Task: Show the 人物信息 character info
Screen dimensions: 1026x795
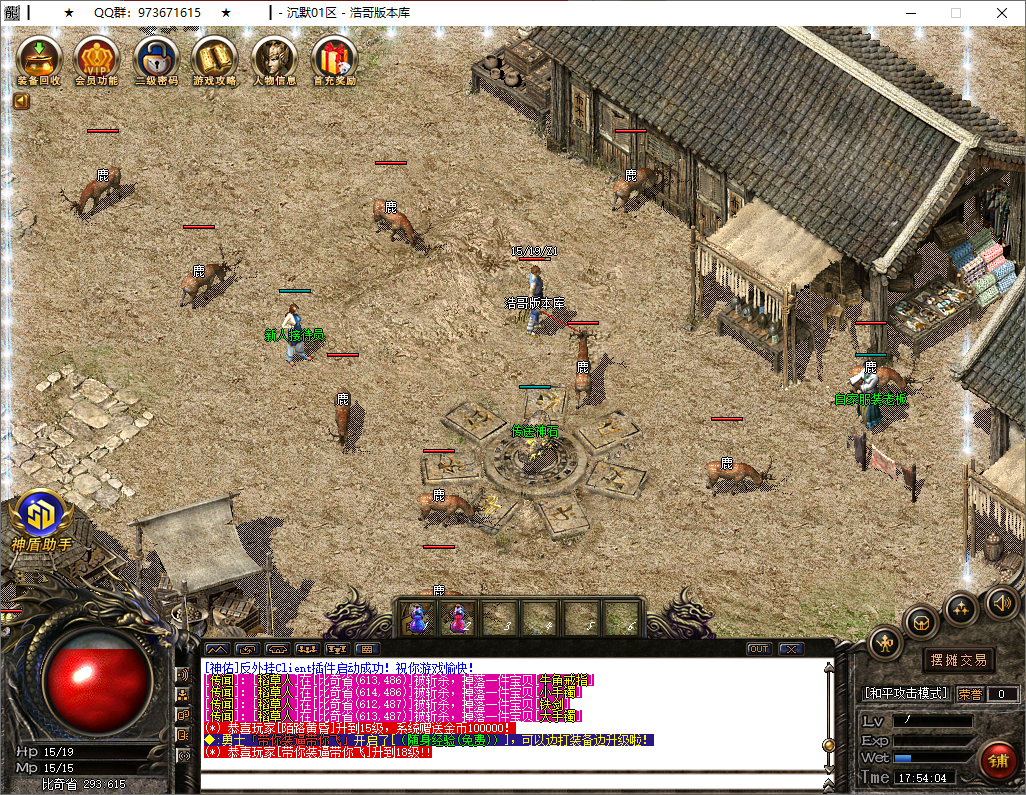Action: coord(274,59)
